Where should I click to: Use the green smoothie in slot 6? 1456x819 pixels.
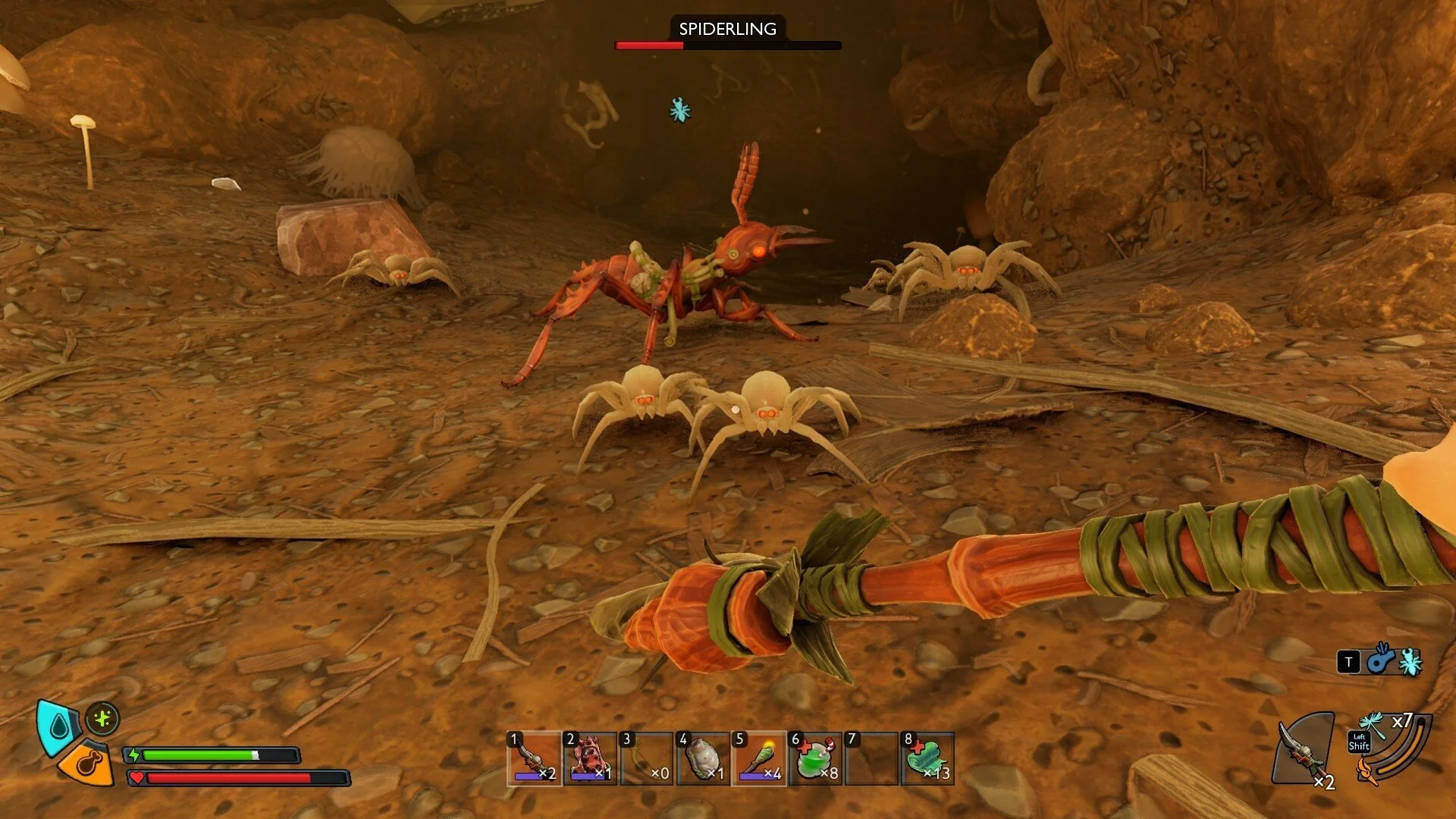pyautogui.click(x=815, y=758)
